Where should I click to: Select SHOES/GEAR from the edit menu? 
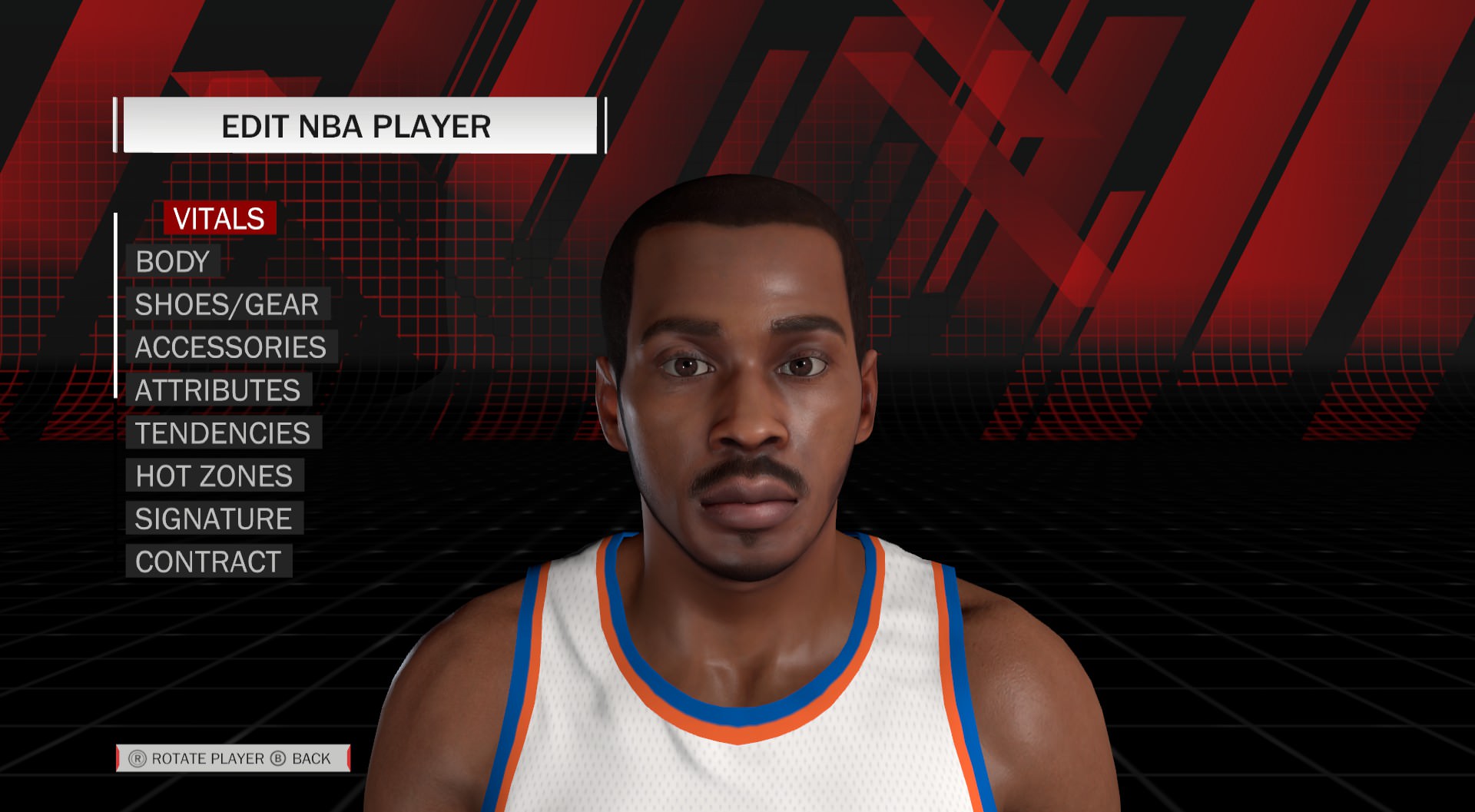point(225,304)
